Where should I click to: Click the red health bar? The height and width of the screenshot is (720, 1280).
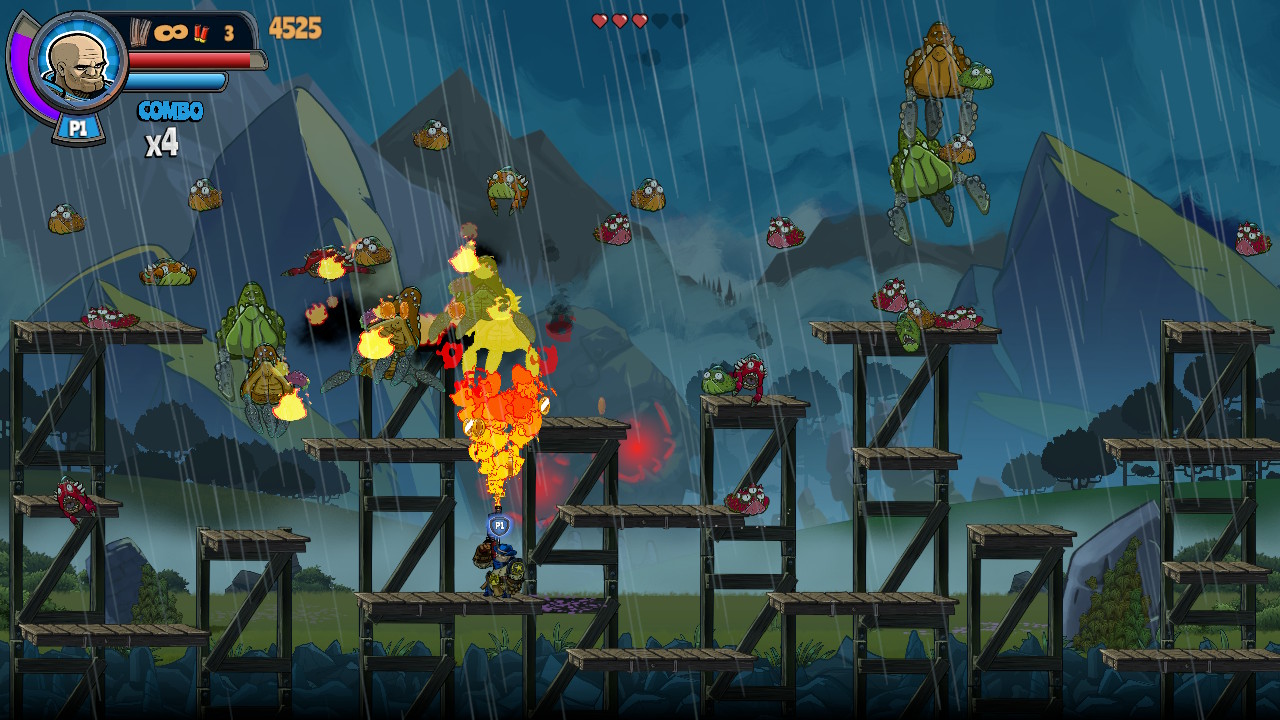(x=190, y=60)
